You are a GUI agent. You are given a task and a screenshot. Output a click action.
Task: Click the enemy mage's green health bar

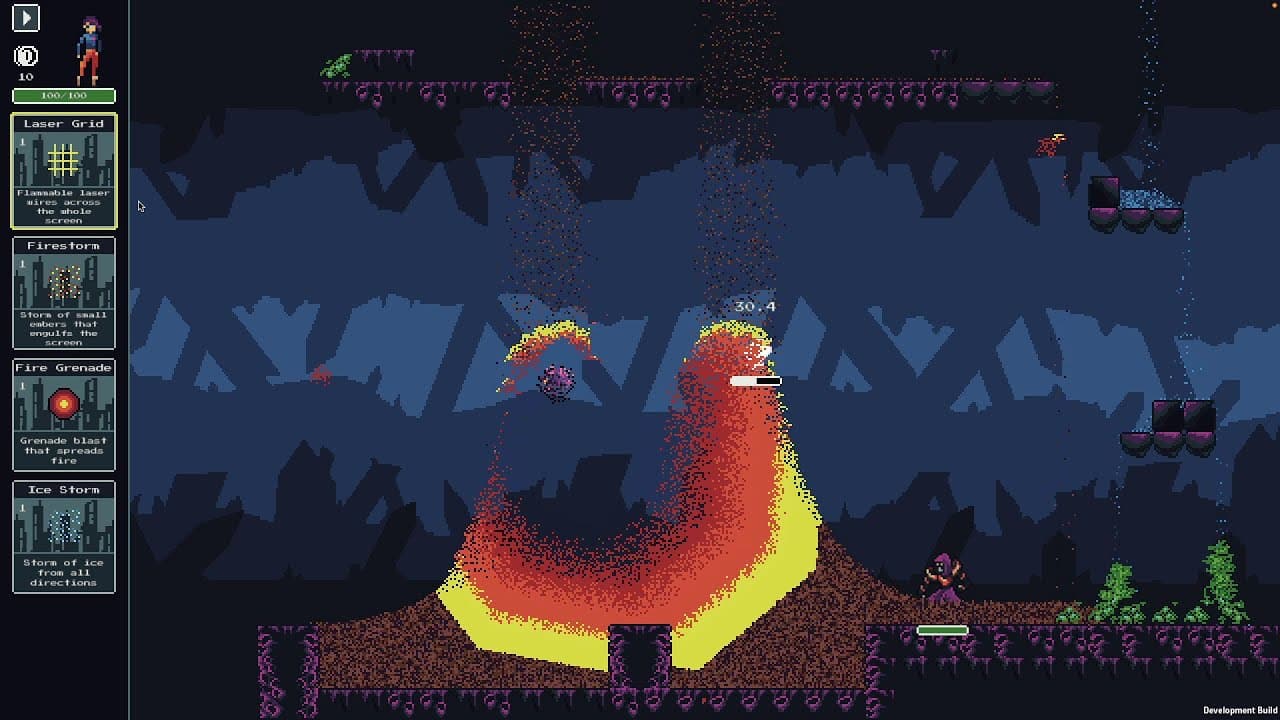point(941,630)
